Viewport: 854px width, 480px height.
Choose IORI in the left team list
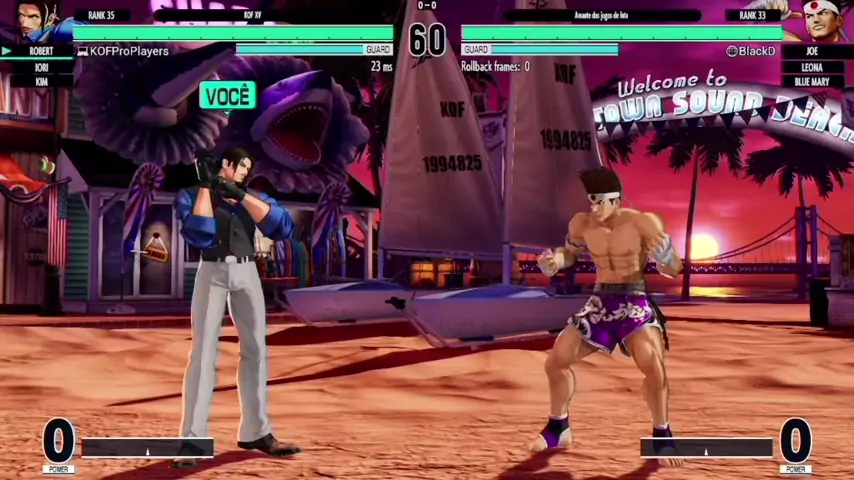point(41,67)
